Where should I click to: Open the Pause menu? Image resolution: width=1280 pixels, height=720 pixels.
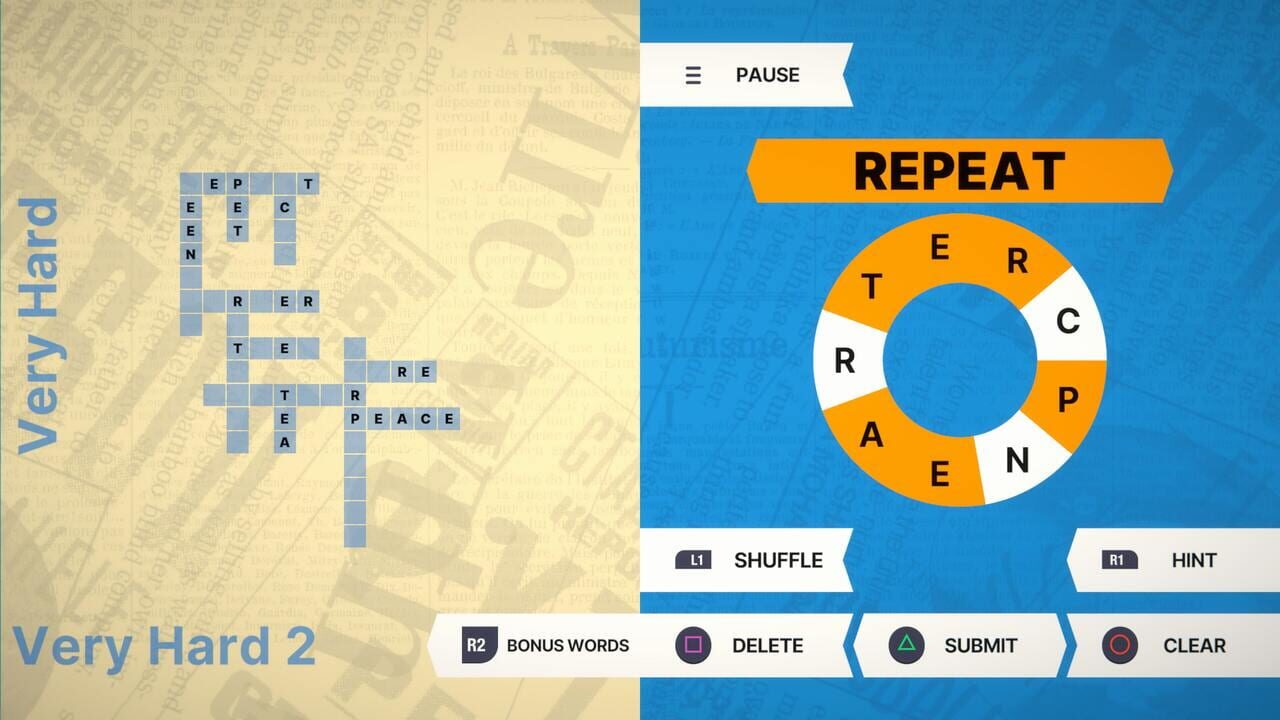(767, 75)
